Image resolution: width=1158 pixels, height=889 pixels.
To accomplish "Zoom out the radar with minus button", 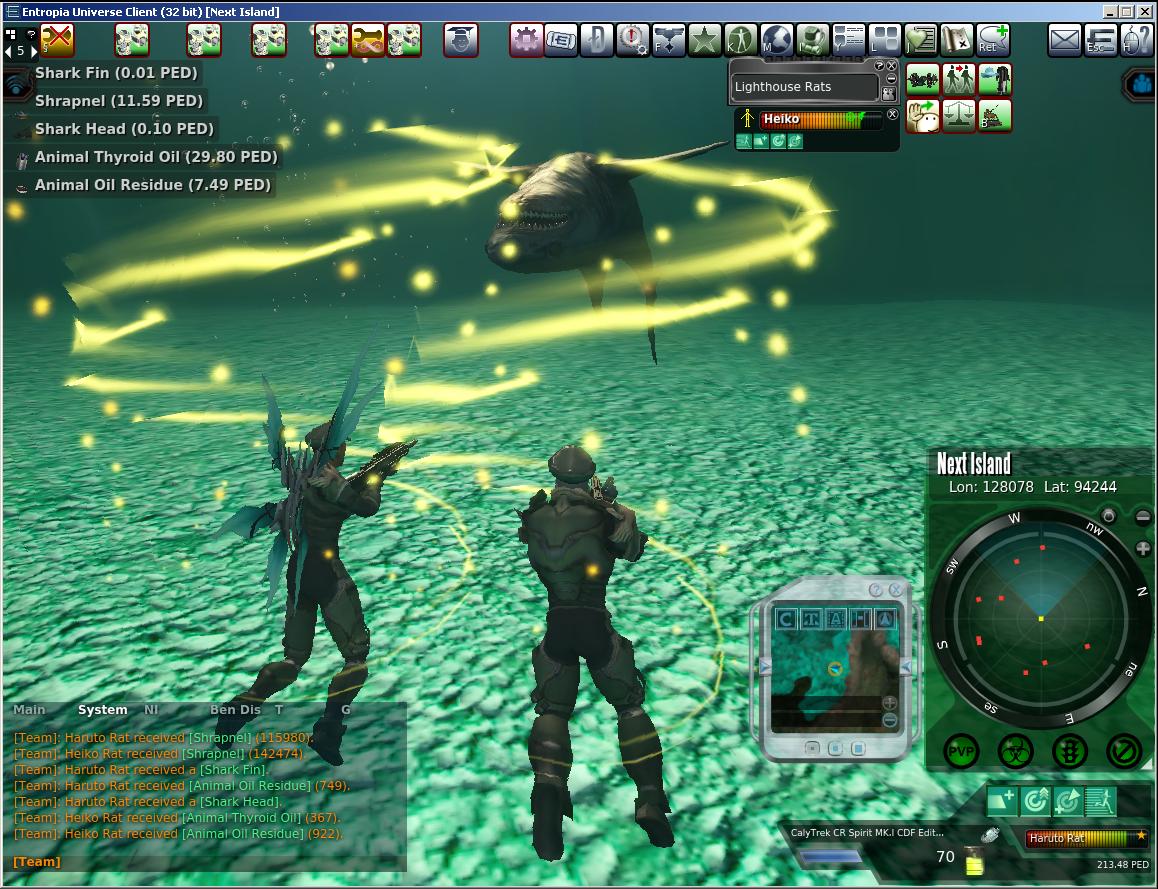I will [x=1144, y=517].
